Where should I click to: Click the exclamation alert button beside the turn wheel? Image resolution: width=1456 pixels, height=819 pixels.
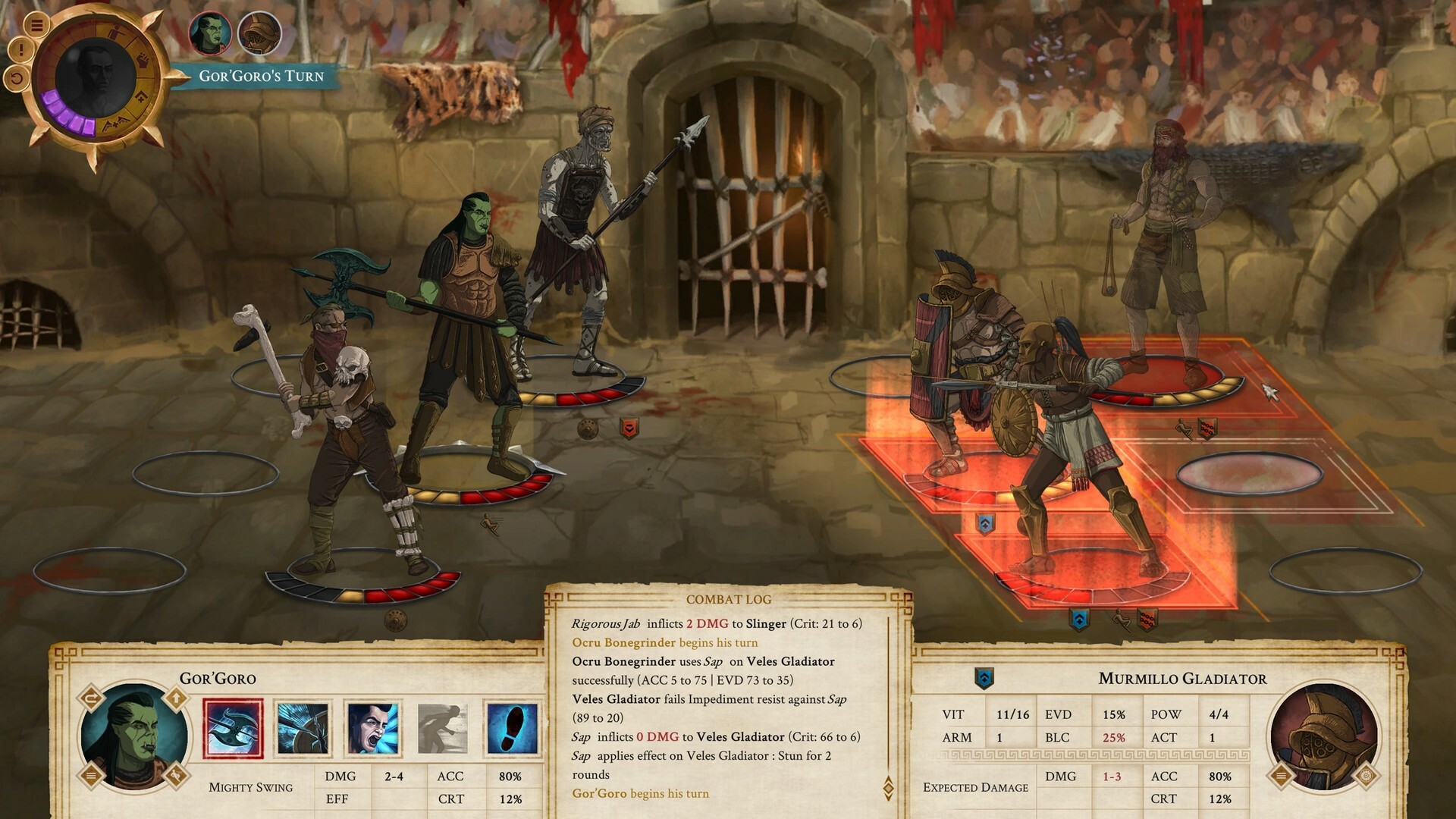point(20,49)
